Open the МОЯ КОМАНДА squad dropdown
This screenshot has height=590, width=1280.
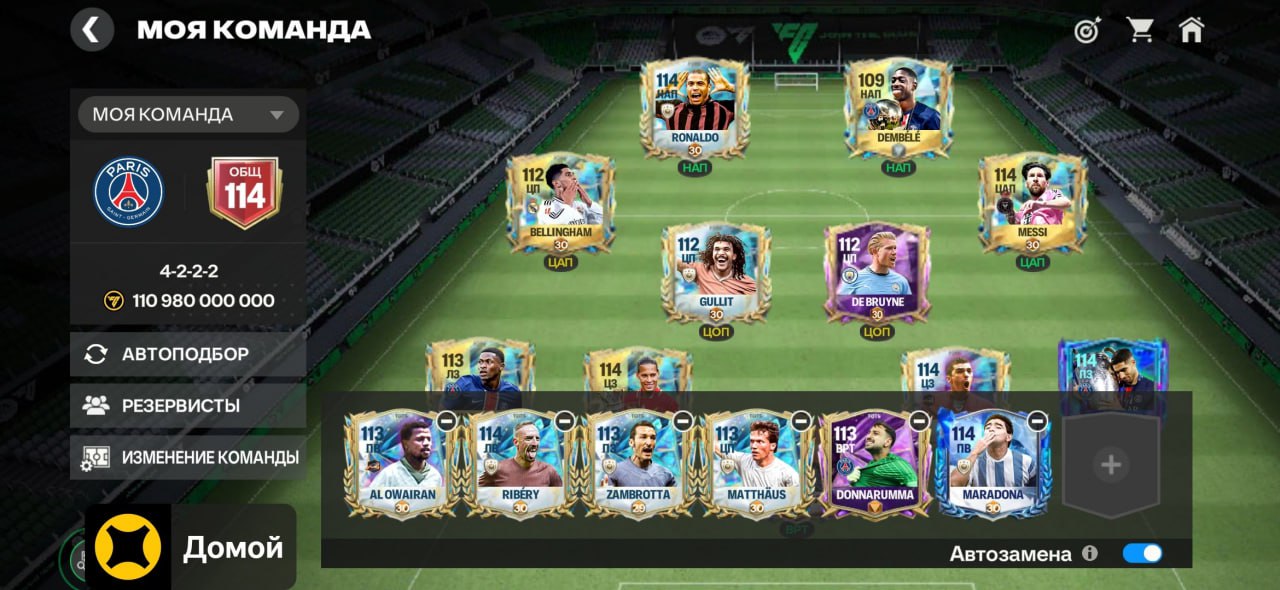(188, 114)
